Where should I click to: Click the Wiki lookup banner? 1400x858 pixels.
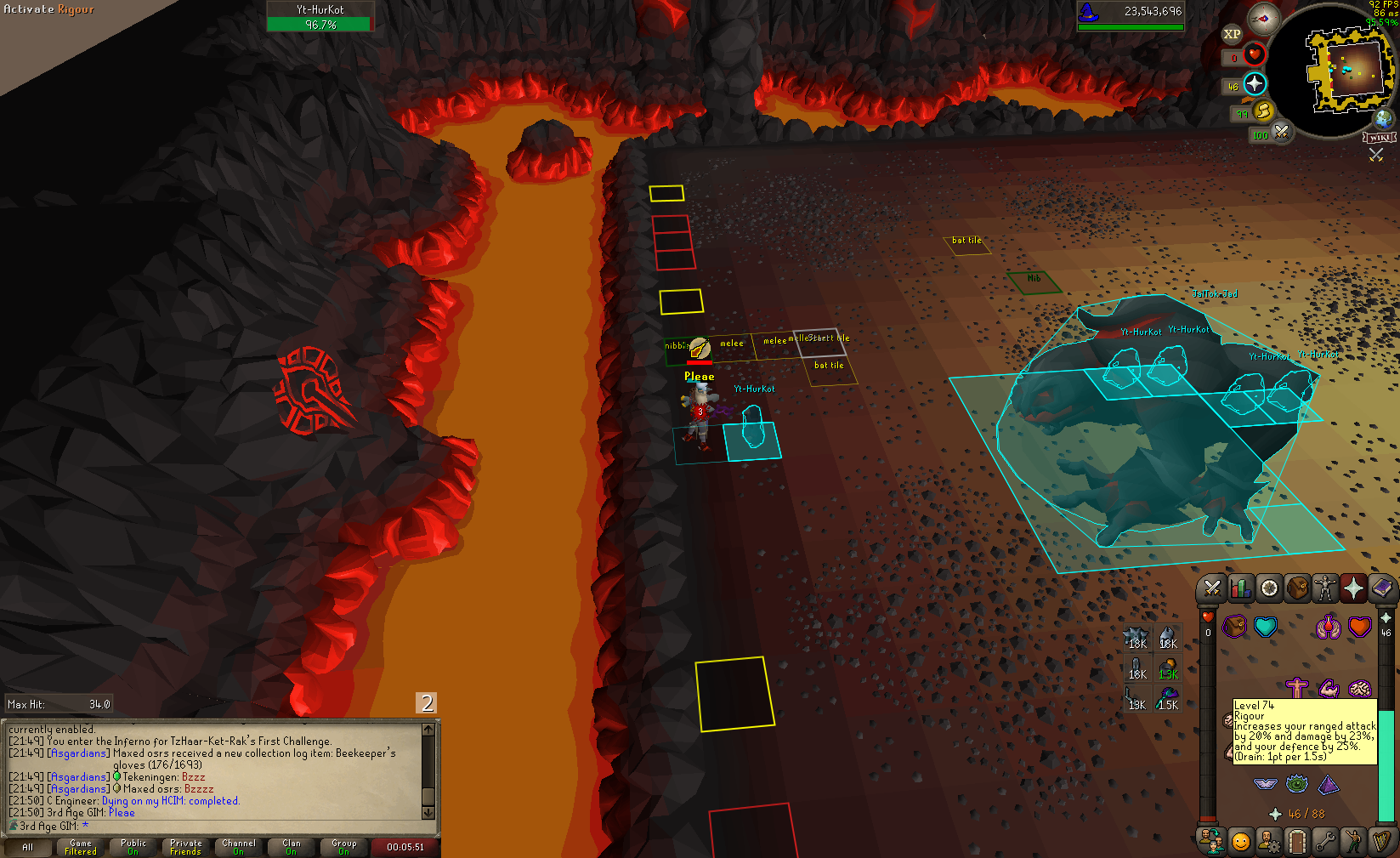1379,138
